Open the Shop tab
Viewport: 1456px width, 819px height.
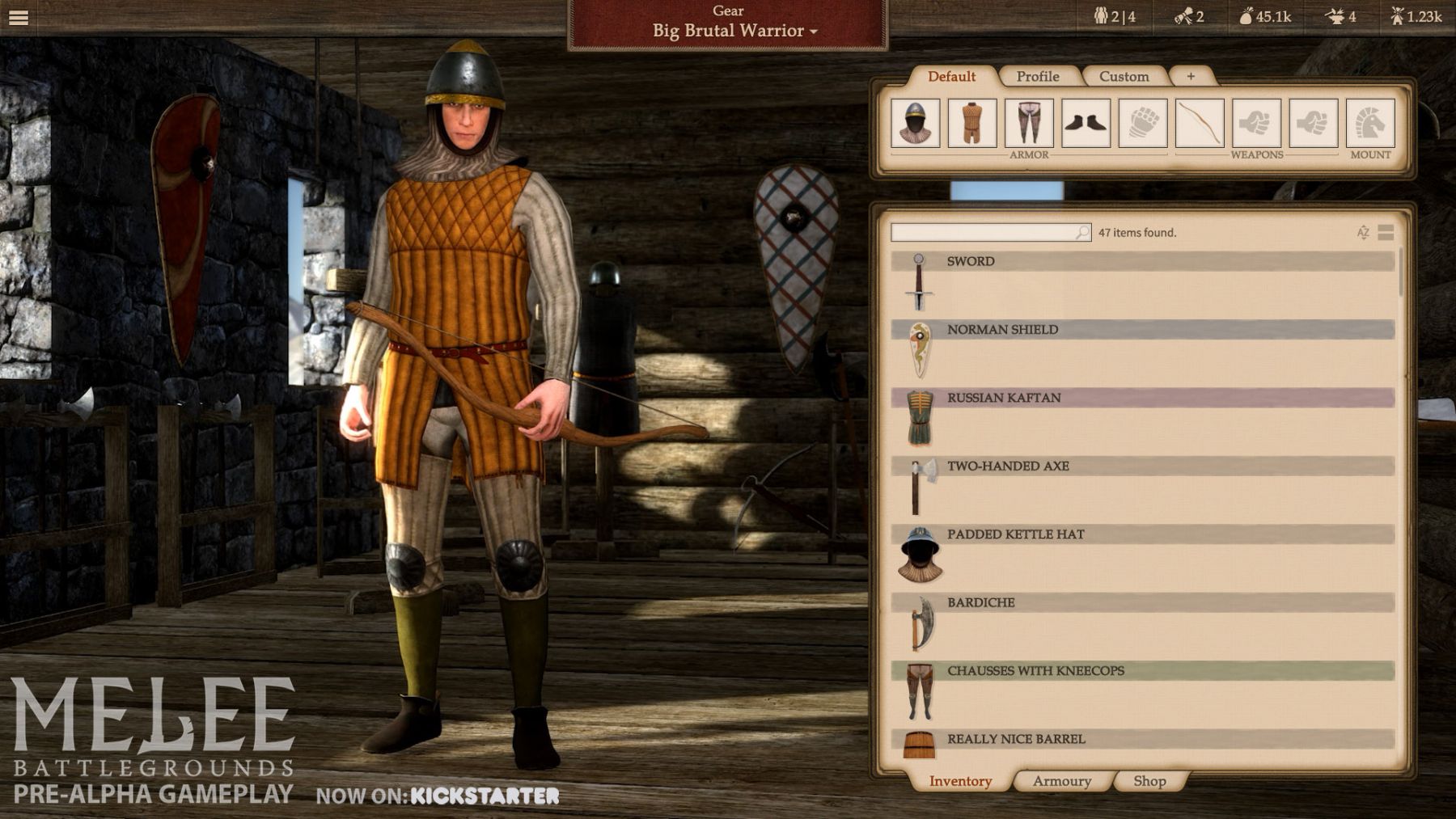tap(1149, 781)
